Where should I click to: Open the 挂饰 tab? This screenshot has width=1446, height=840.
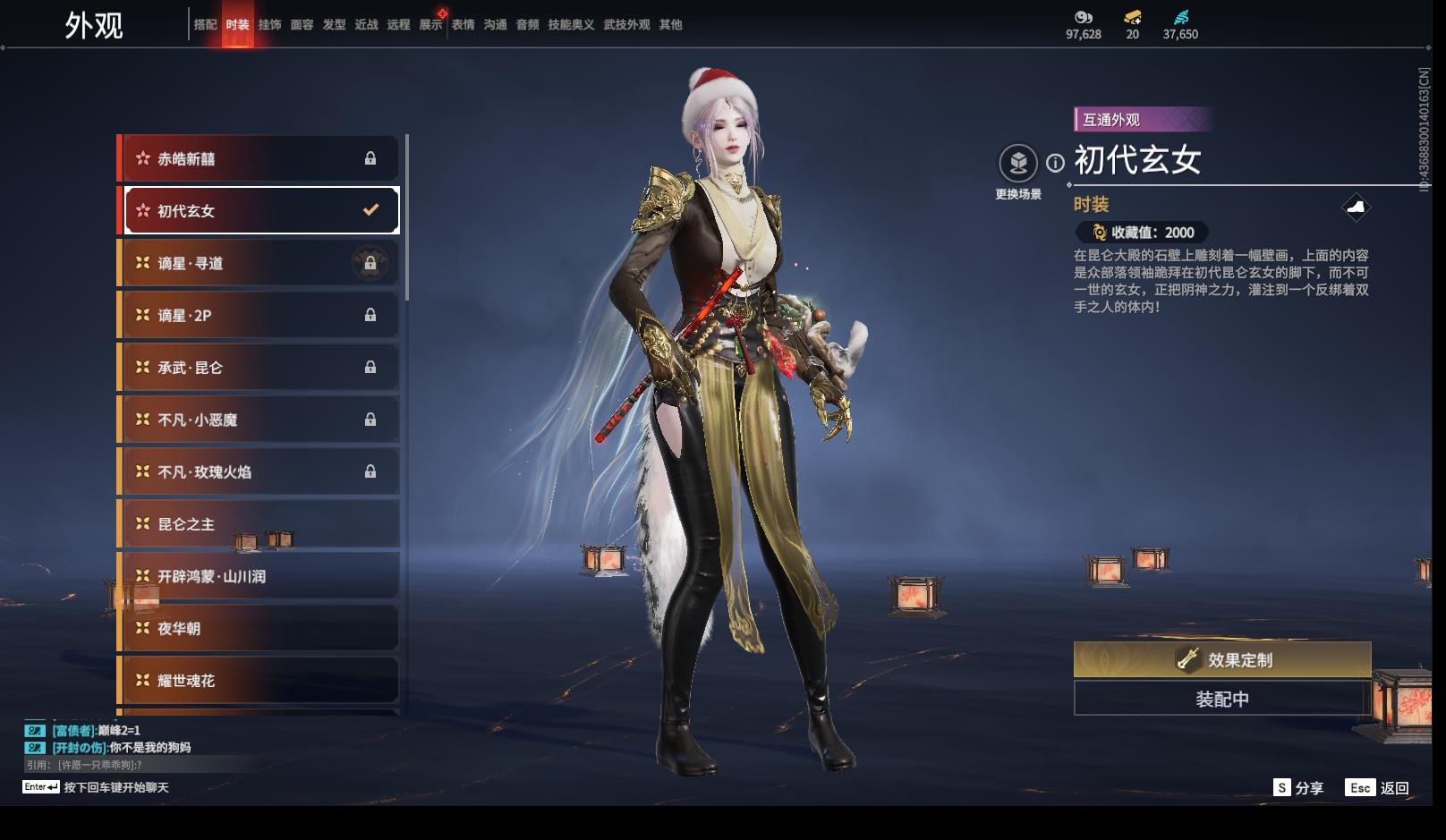269,25
